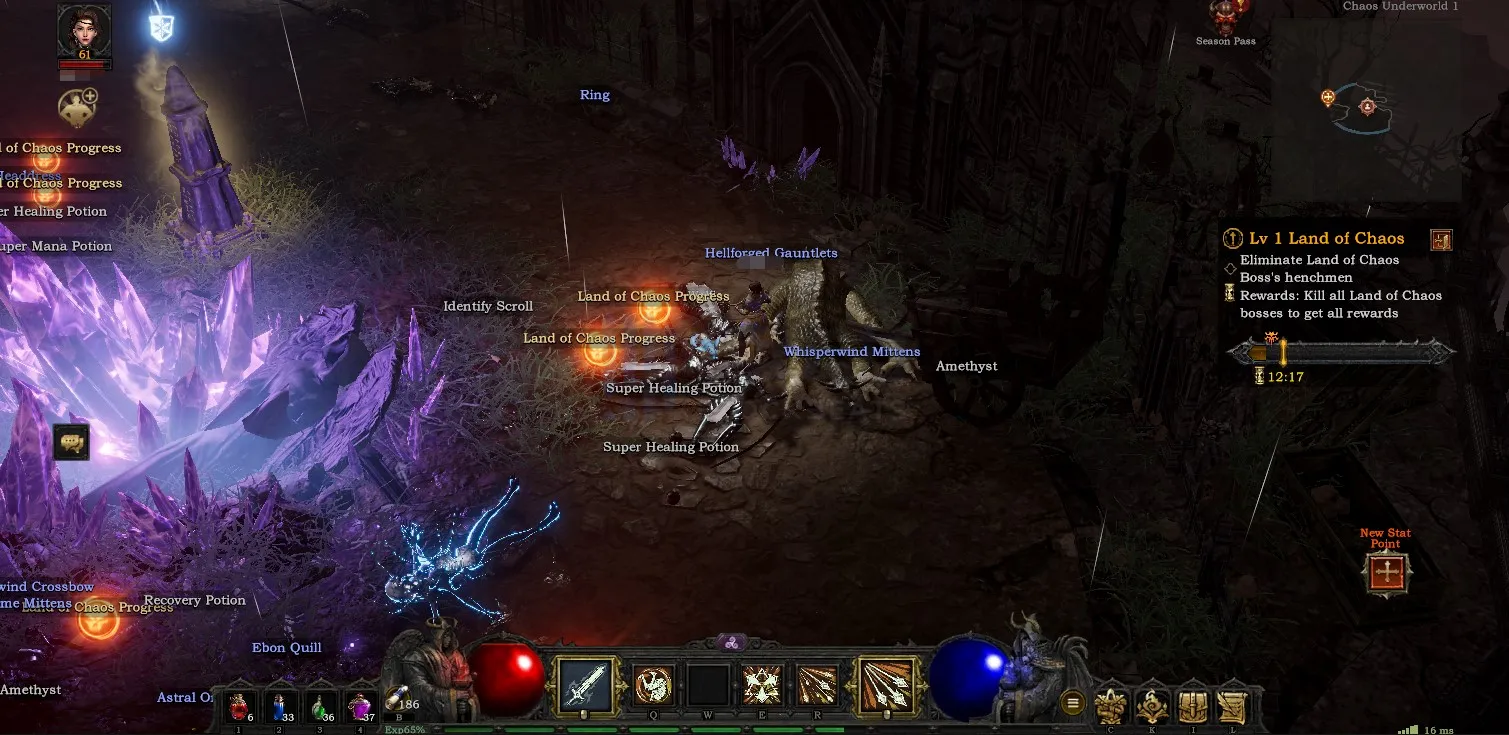Use the blue mana potion slot
Screen dimensions: 1509x735
pos(279,708)
